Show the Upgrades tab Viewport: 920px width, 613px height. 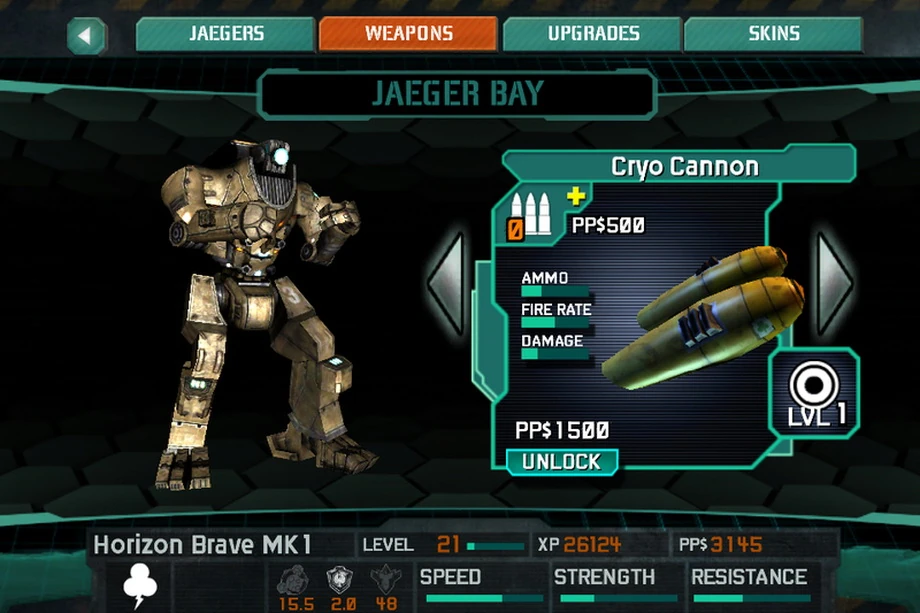[593, 34]
